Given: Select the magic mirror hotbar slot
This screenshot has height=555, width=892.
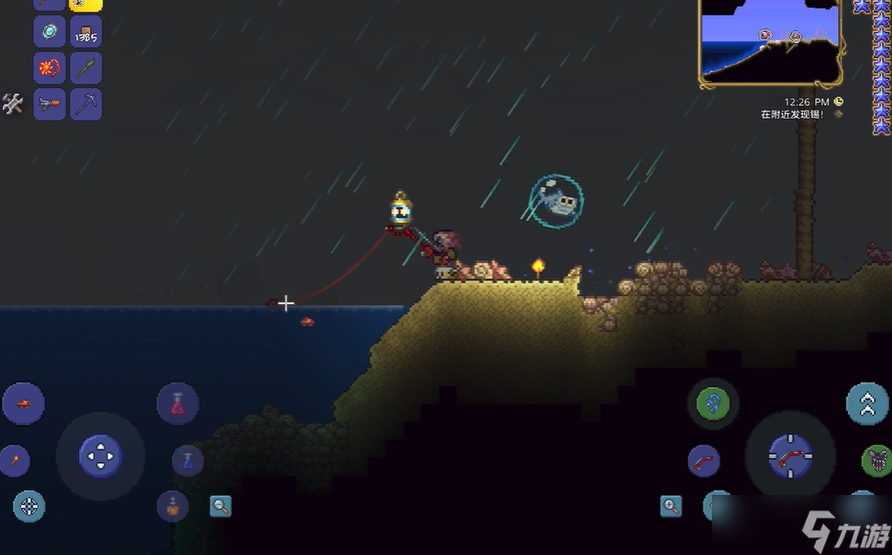Looking at the screenshot, I should point(50,32).
